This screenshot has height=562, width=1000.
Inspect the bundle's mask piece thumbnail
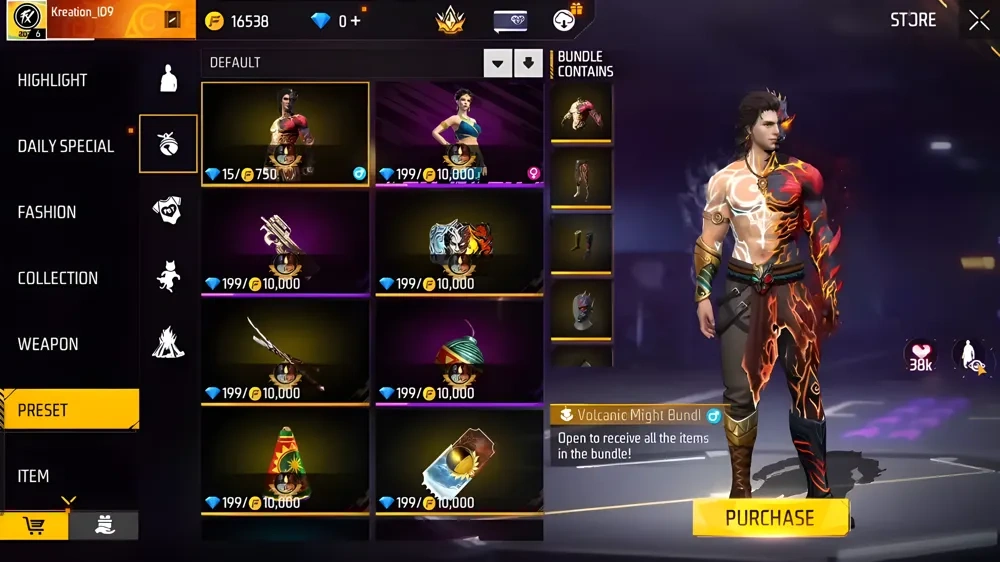tap(581, 309)
